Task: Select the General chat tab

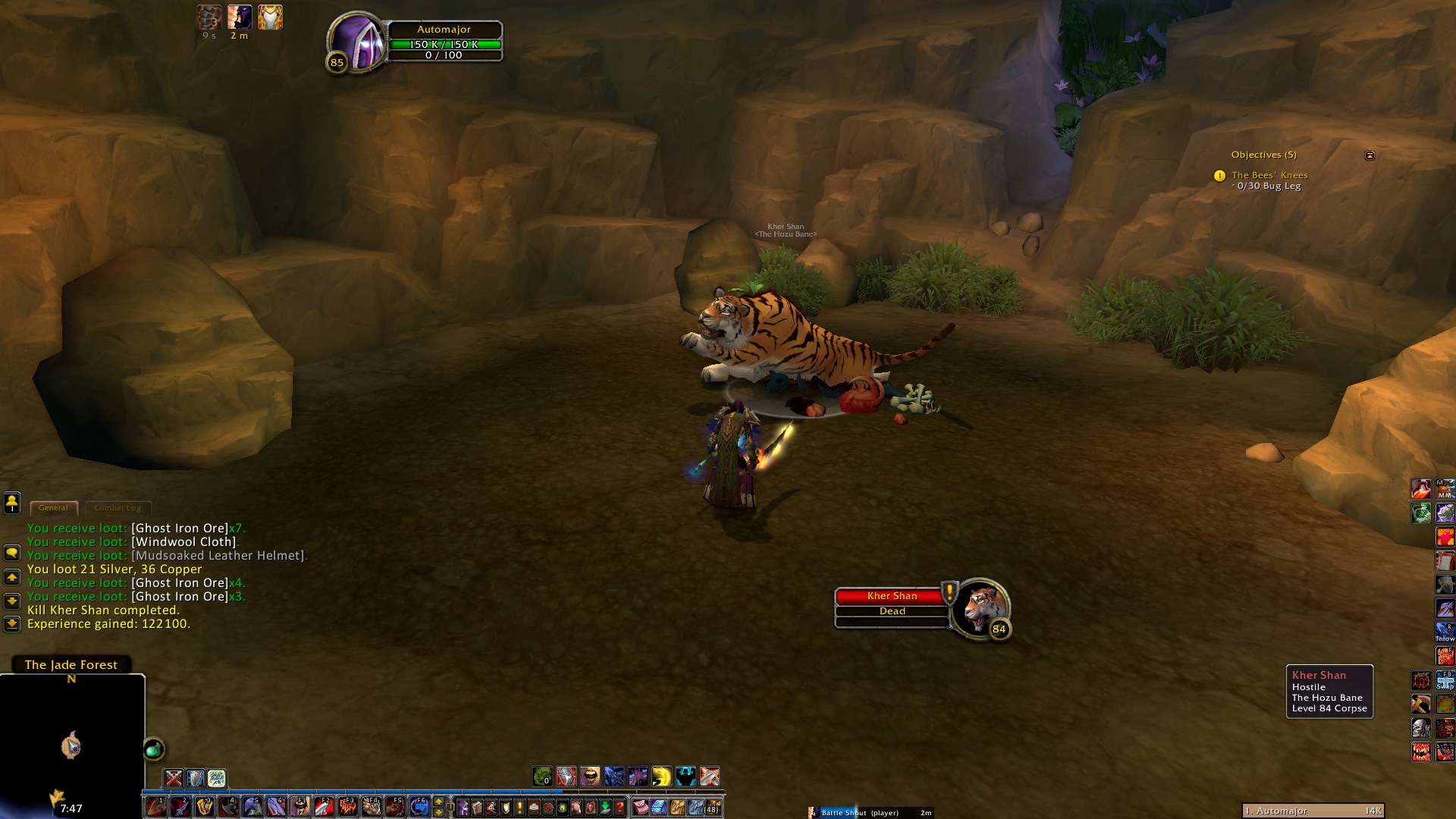Action: pyautogui.click(x=53, y=508)
